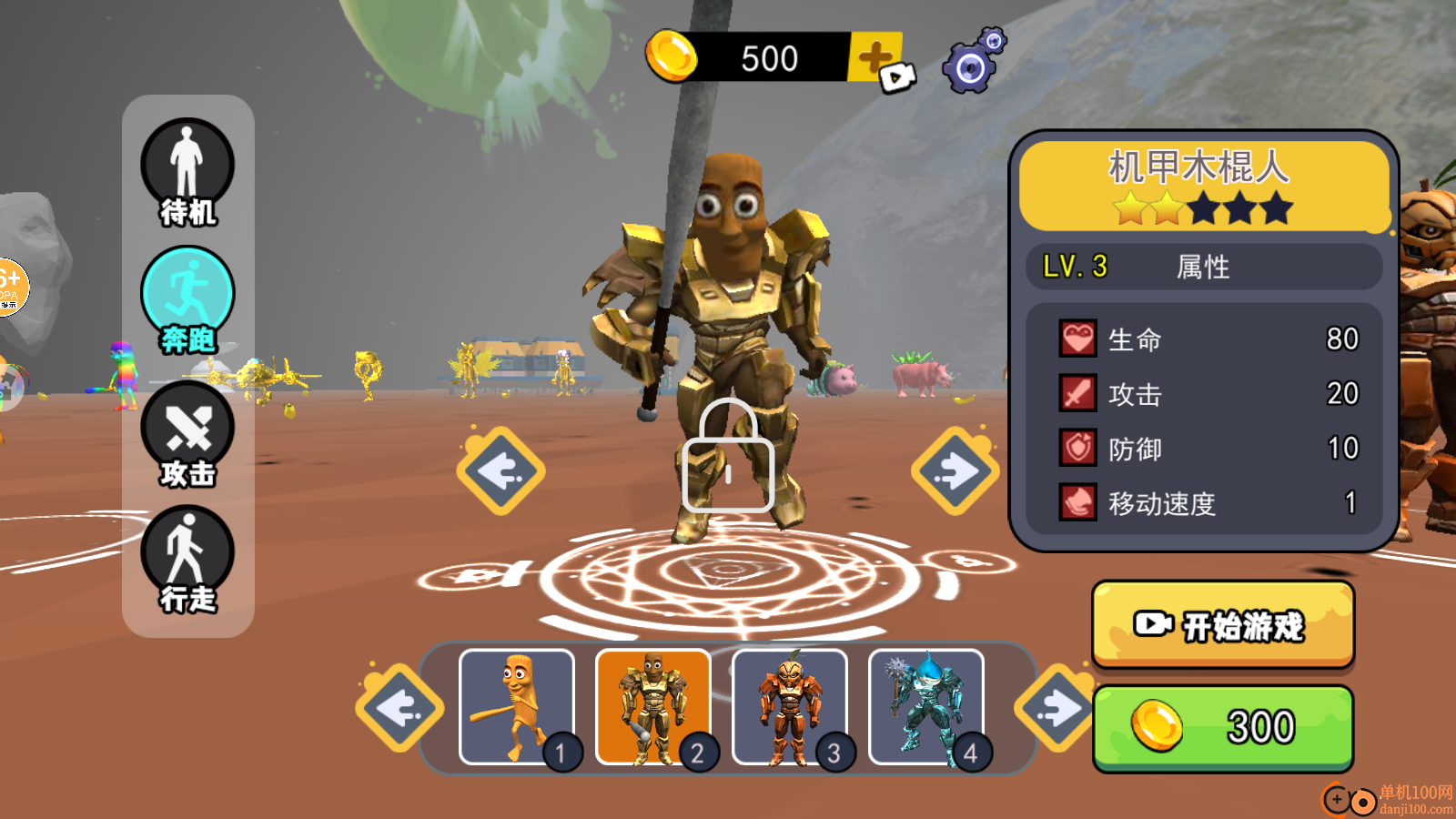
Task: Choose the orange mech thumbnail number 3
Action: [789, 707]
